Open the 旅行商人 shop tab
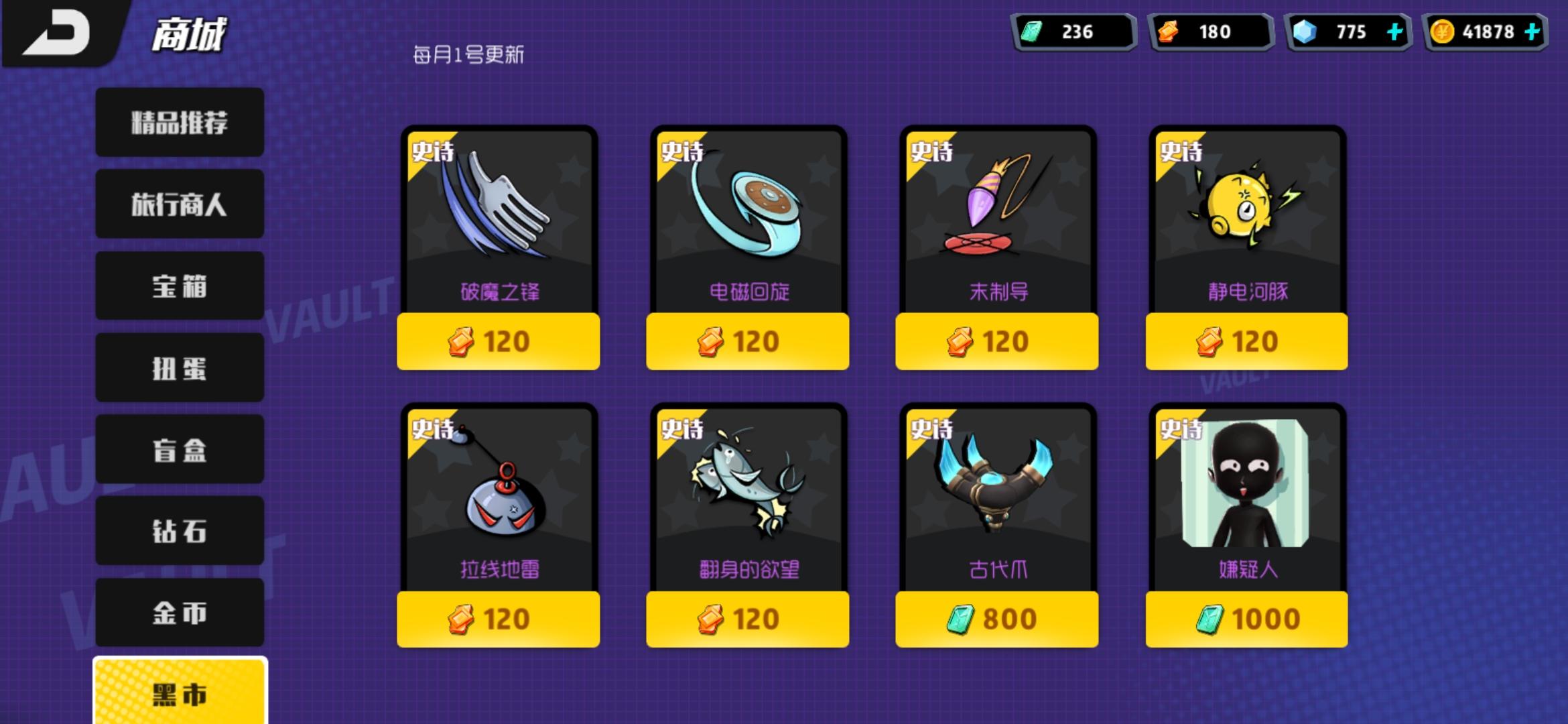1568x724 pixels. [179, 204]
